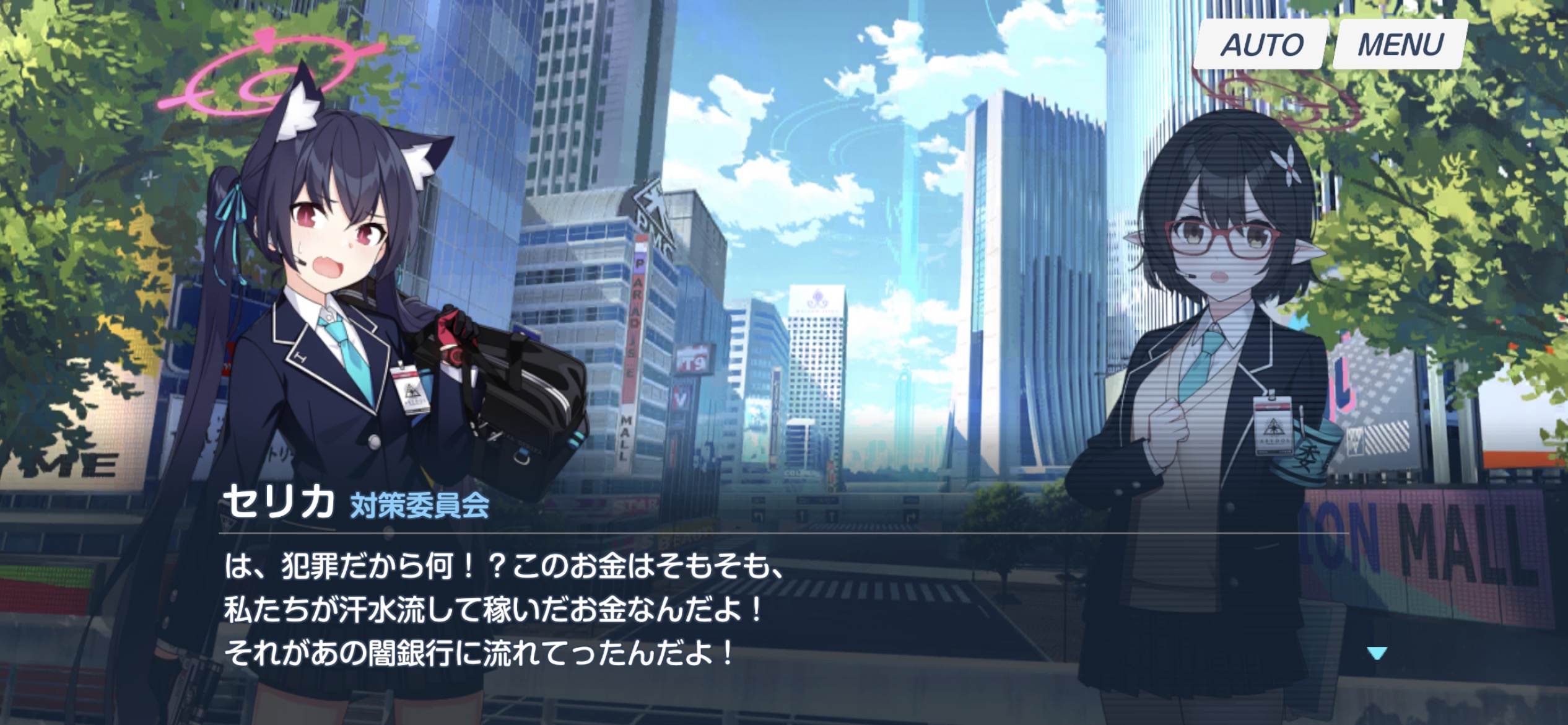Toggle AUTO dialogue playback
1568x725 pixels.
point(1261,45)
